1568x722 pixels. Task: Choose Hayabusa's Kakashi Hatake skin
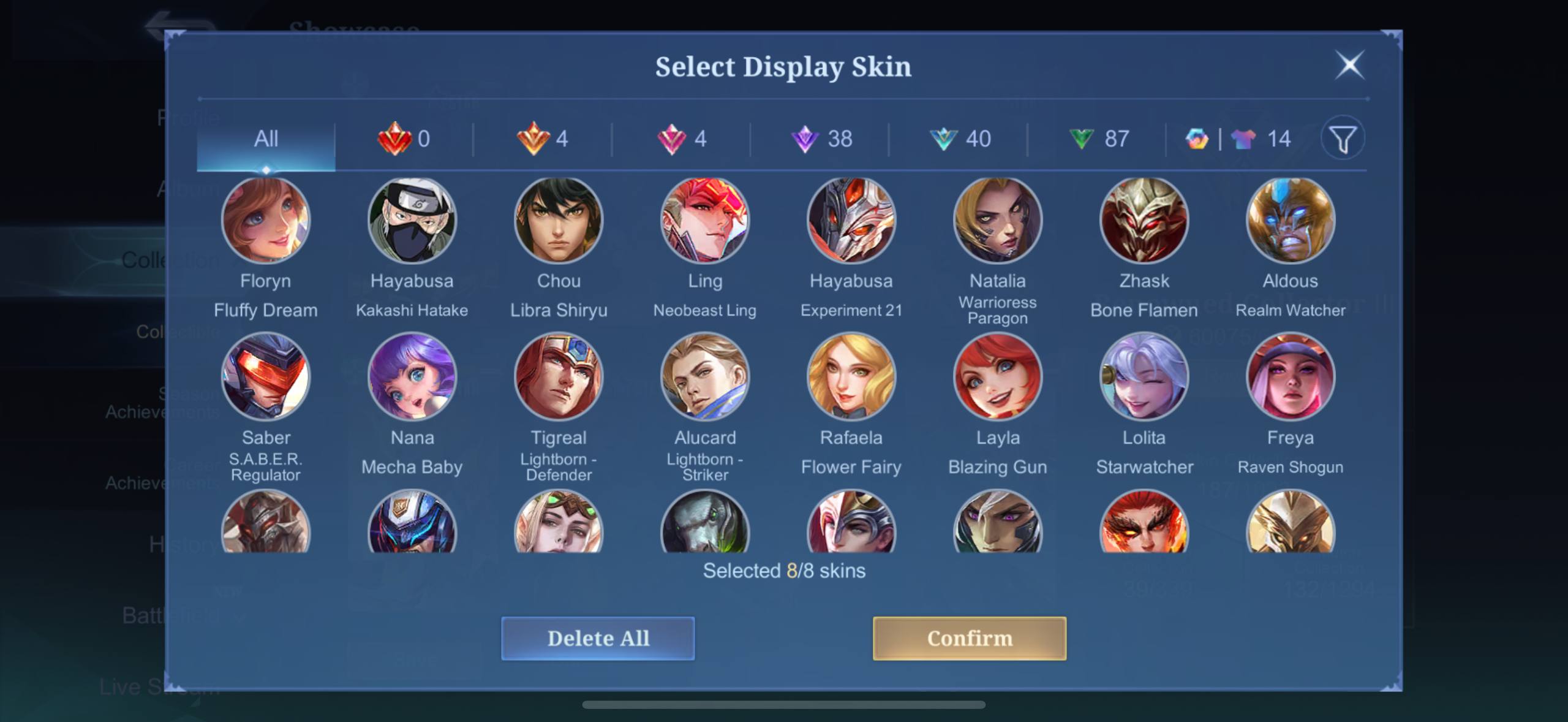click(412, 220)
